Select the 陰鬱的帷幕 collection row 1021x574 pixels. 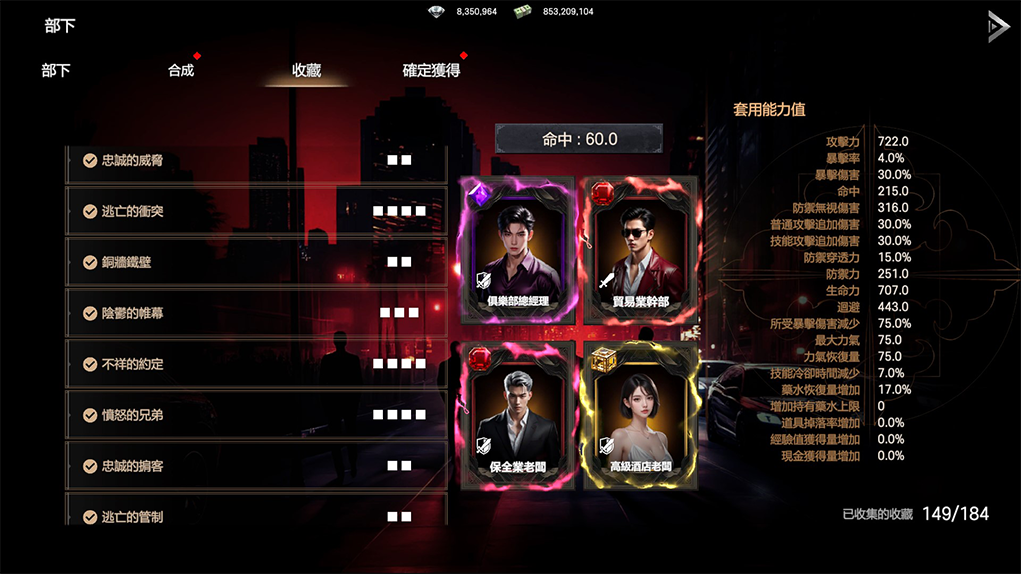[x=256, y=313]
